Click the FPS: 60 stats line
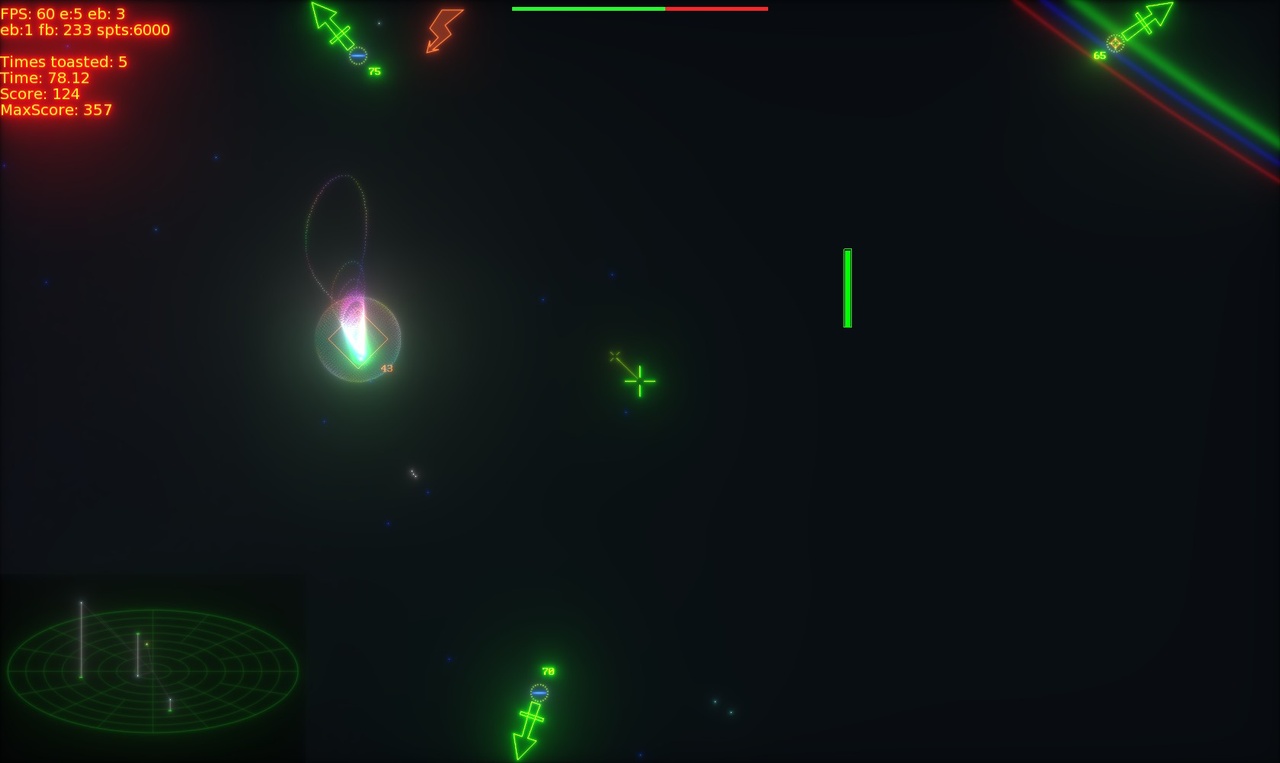Viewport: 1280px width, 763px height. 60,12
